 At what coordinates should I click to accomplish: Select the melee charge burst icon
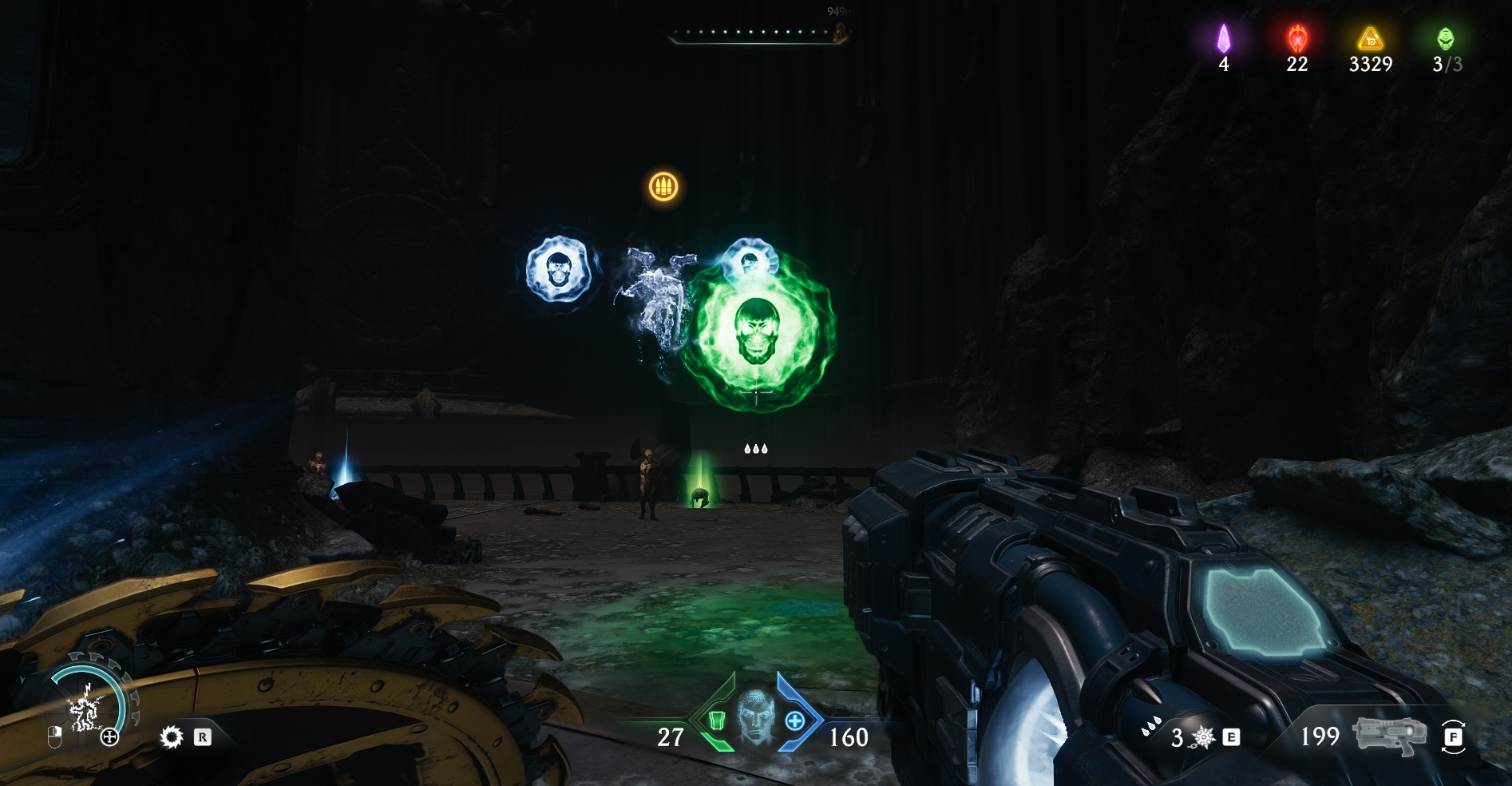(1203, 737)
